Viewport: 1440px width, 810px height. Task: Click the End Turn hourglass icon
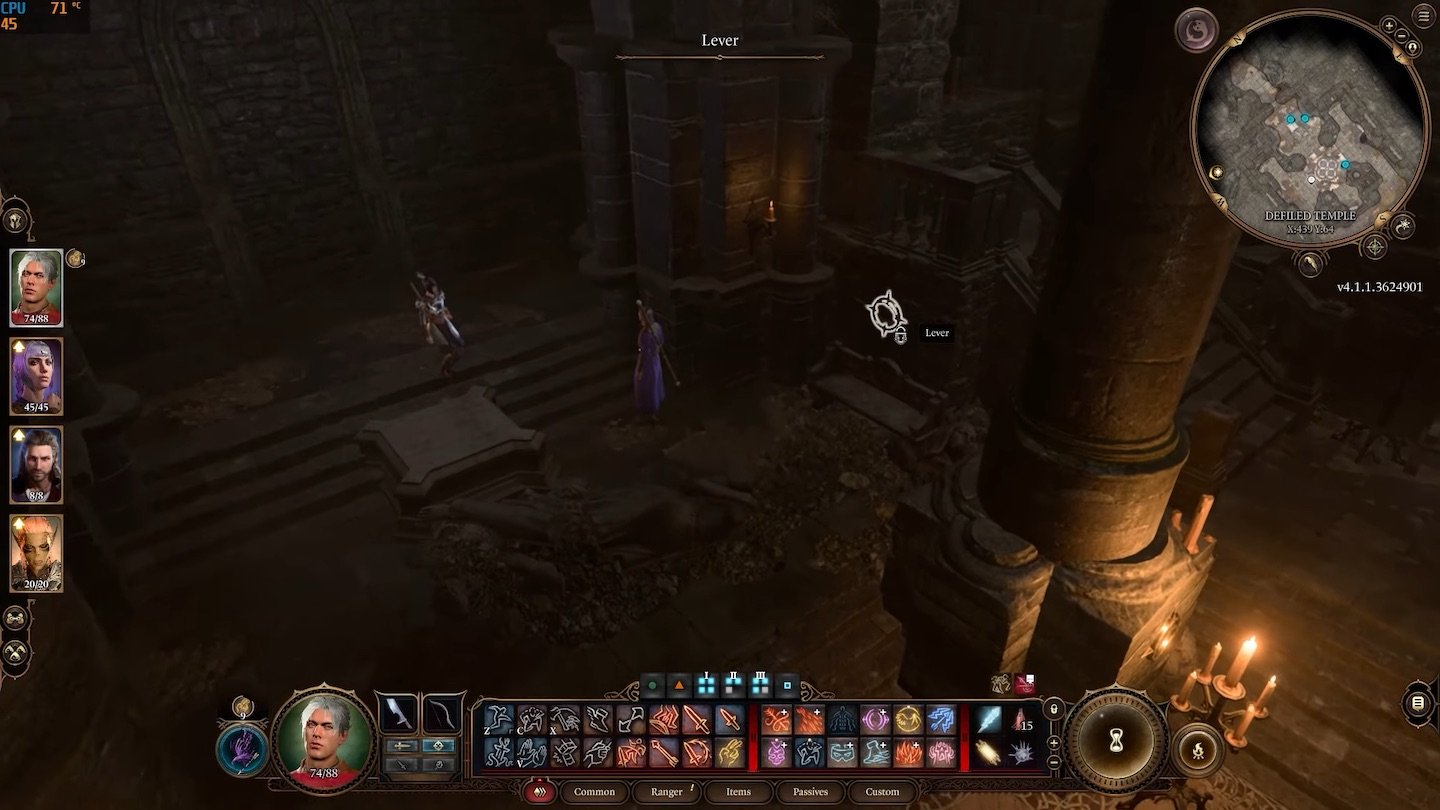coord(1117,740)
